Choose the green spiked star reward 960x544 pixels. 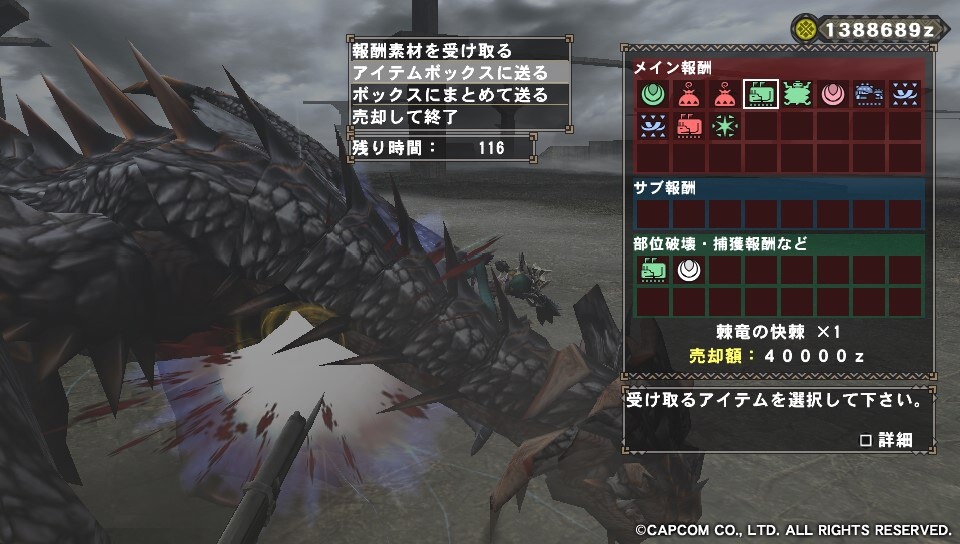[725, 126]
